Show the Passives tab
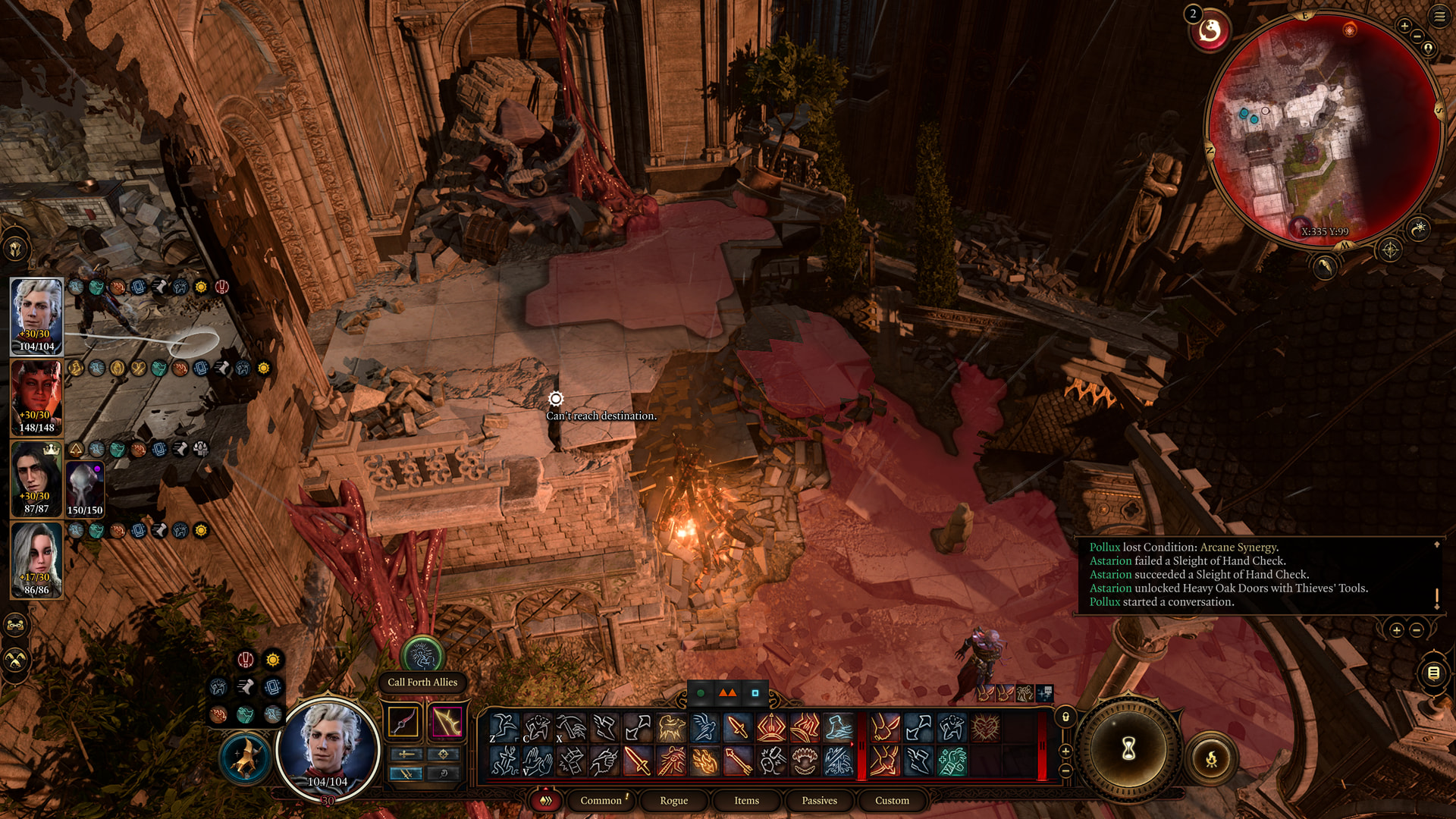The height and width of the screenshot is (819, 1456). (819, 800)
